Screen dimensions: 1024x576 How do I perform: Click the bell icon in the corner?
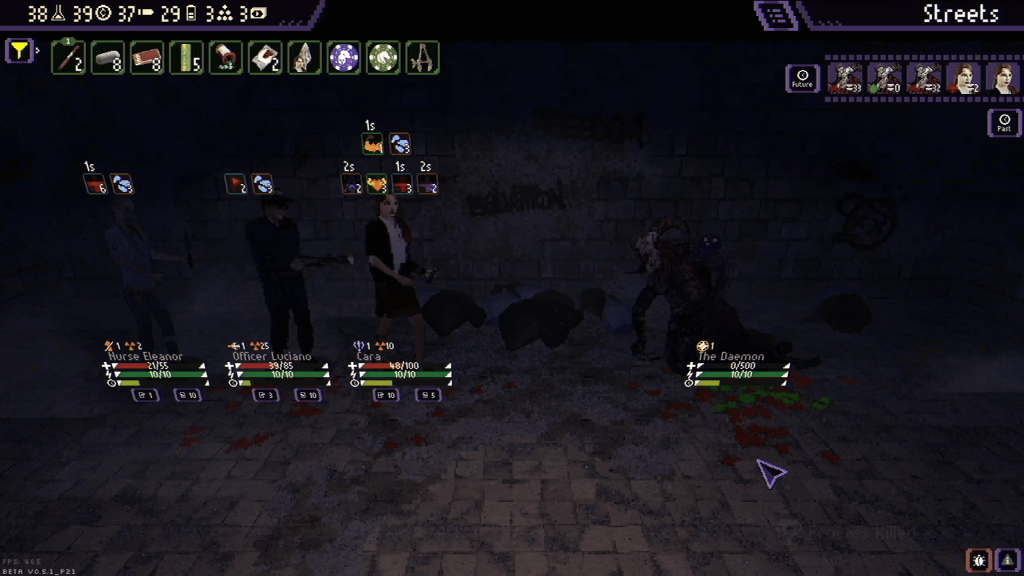tap(1007, 560)
